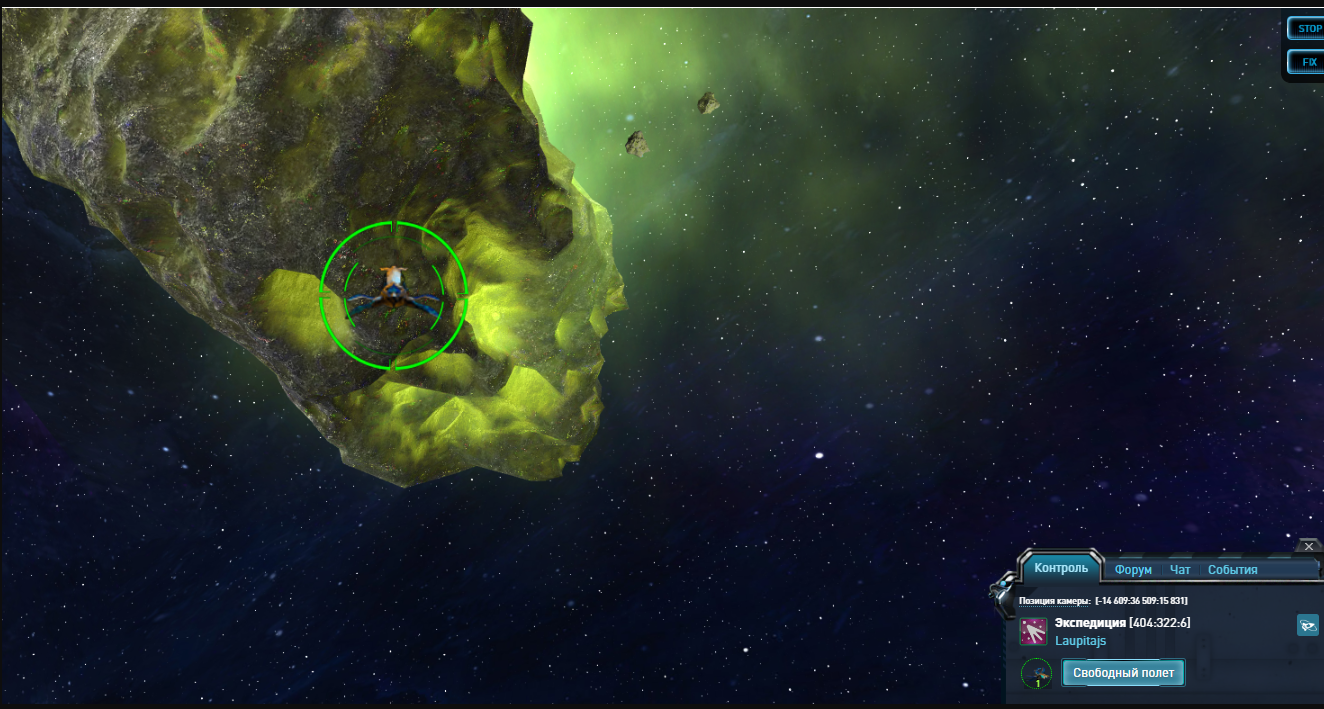Click the ship icon button beside Экспедиция
The width and height of the screenshot is (1324, 709).
pyautogui.click(x=1307, y=626)
